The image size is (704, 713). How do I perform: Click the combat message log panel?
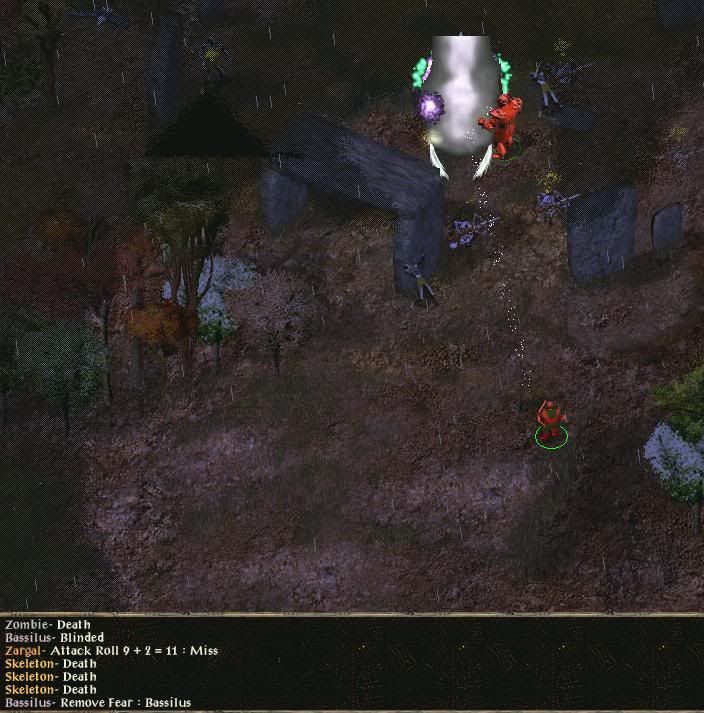[350, 663]
